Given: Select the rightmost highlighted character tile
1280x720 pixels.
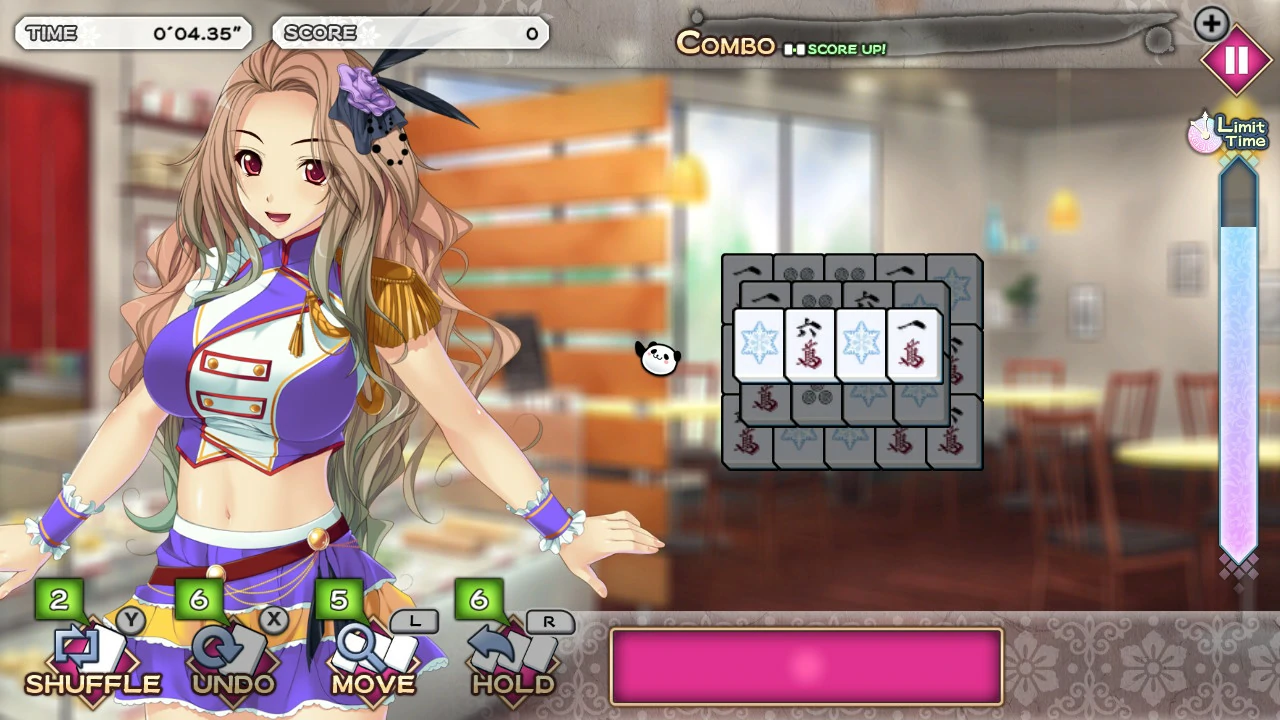Looking at the screenshot, I should click(912, 343).
